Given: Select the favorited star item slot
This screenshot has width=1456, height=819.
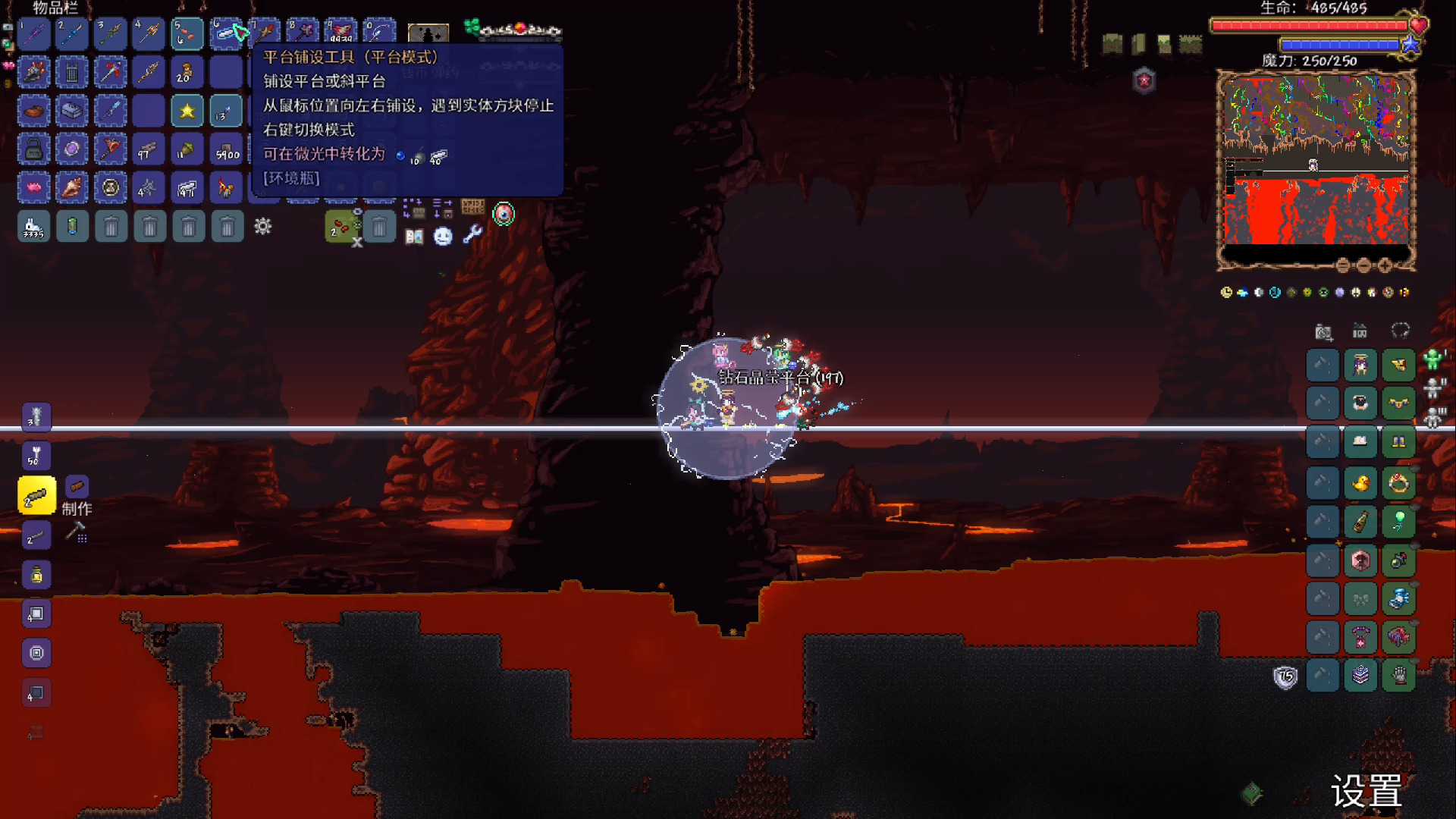Looking at the screenshot, I should [187, 111].
